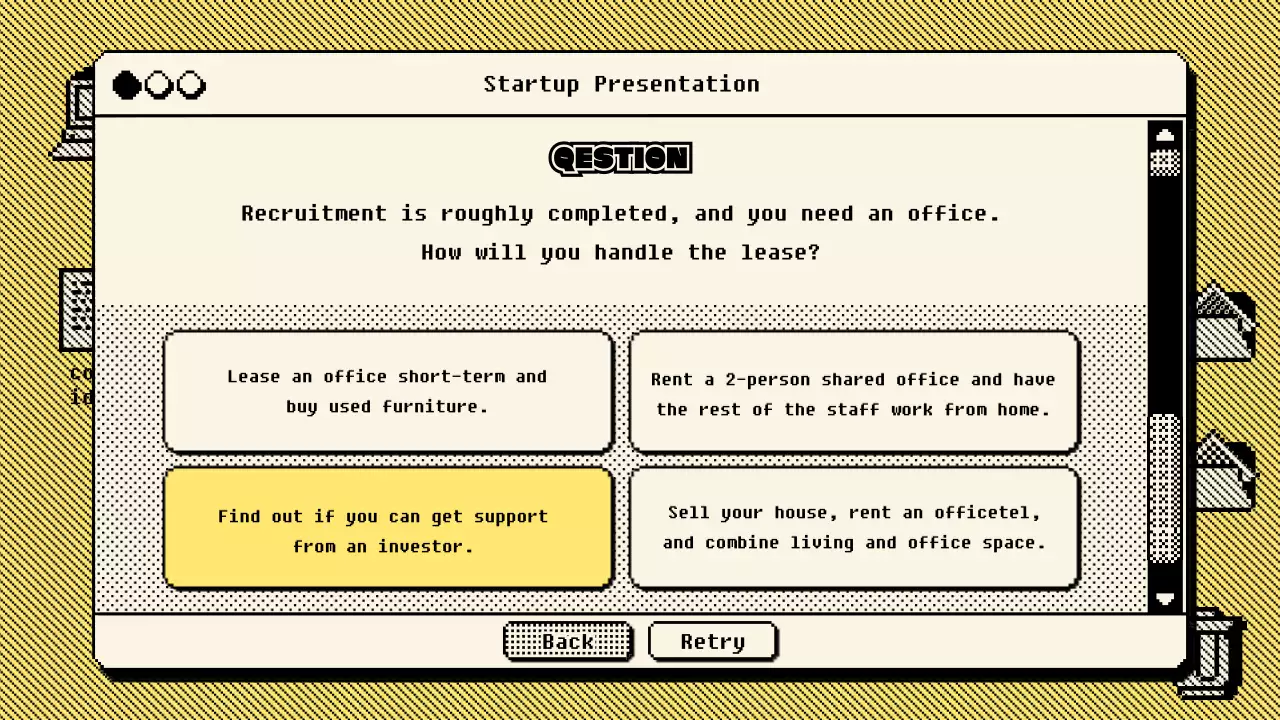
Task: Choose the 2-person shared office answer
Action: coord(854,394)
